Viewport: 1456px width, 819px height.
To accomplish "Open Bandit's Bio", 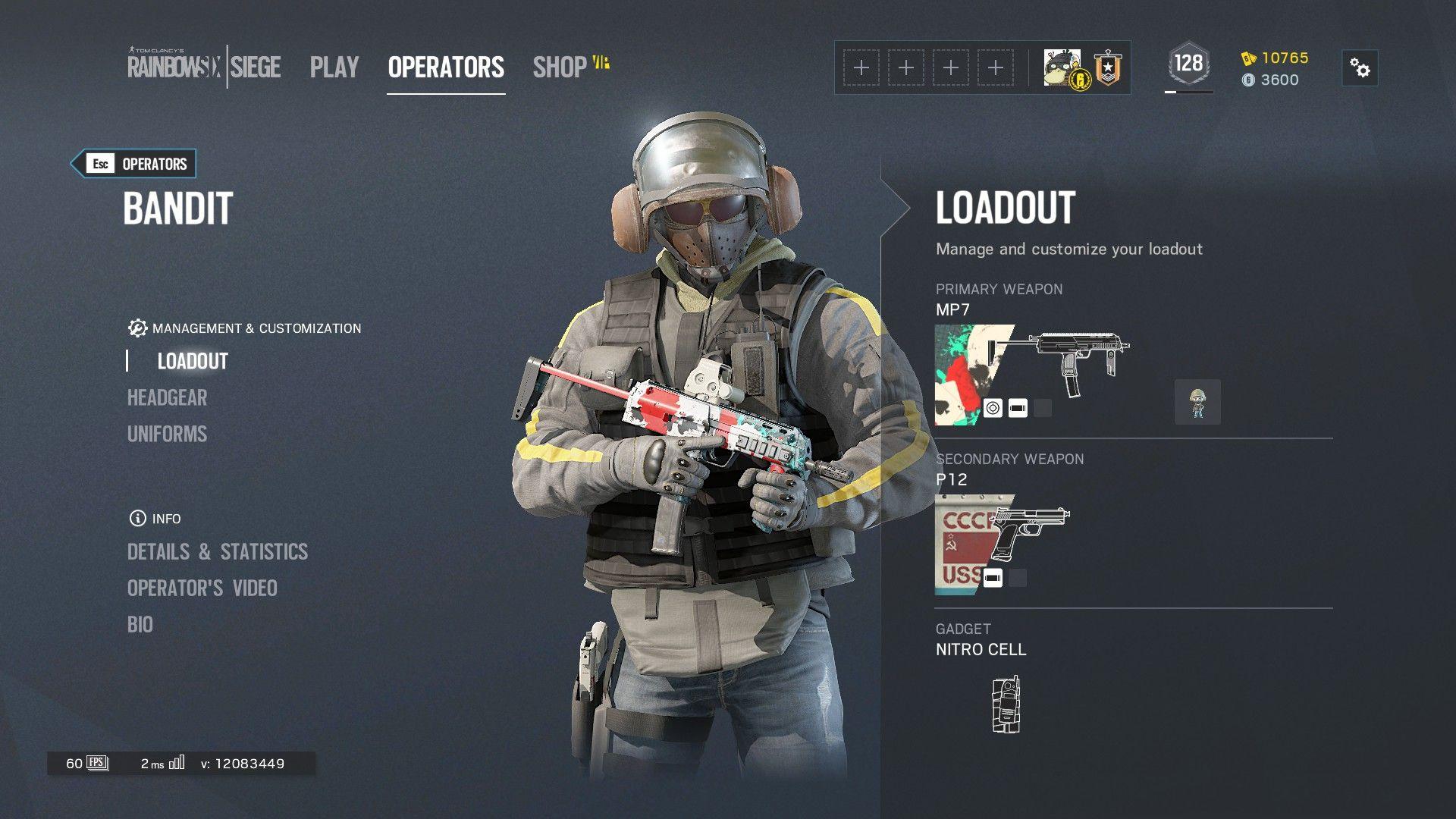I will tap(140, 624).
